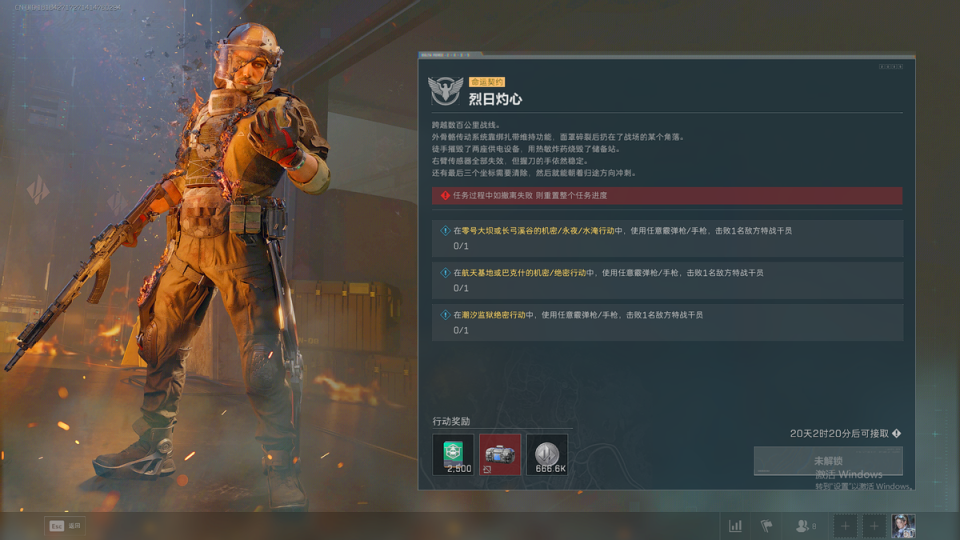Screen dimensions: 960x540
Task: Select the 航天基地或巴克什 objective row
Action: (x=668, y=280)
